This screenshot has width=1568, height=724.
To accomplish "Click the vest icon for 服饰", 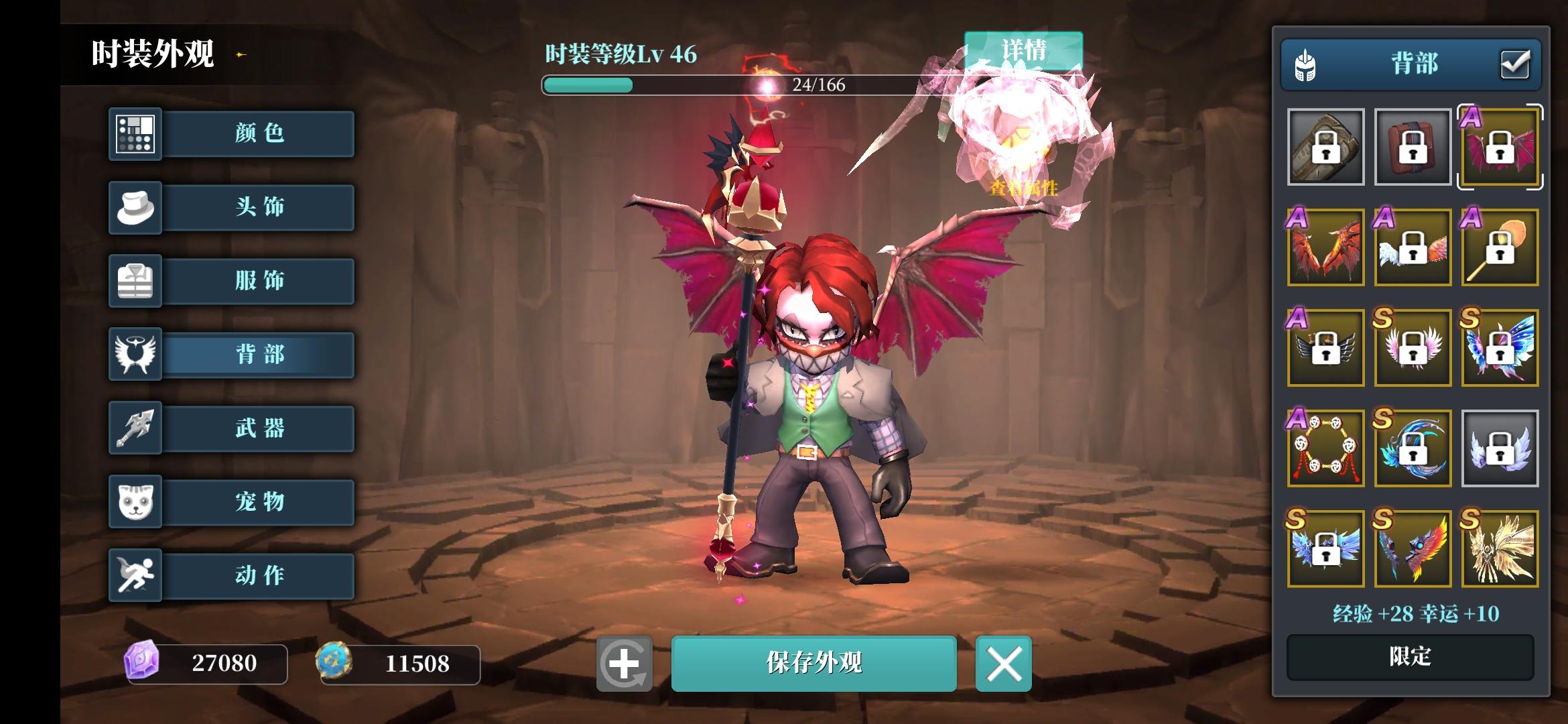I will point(136,281).
